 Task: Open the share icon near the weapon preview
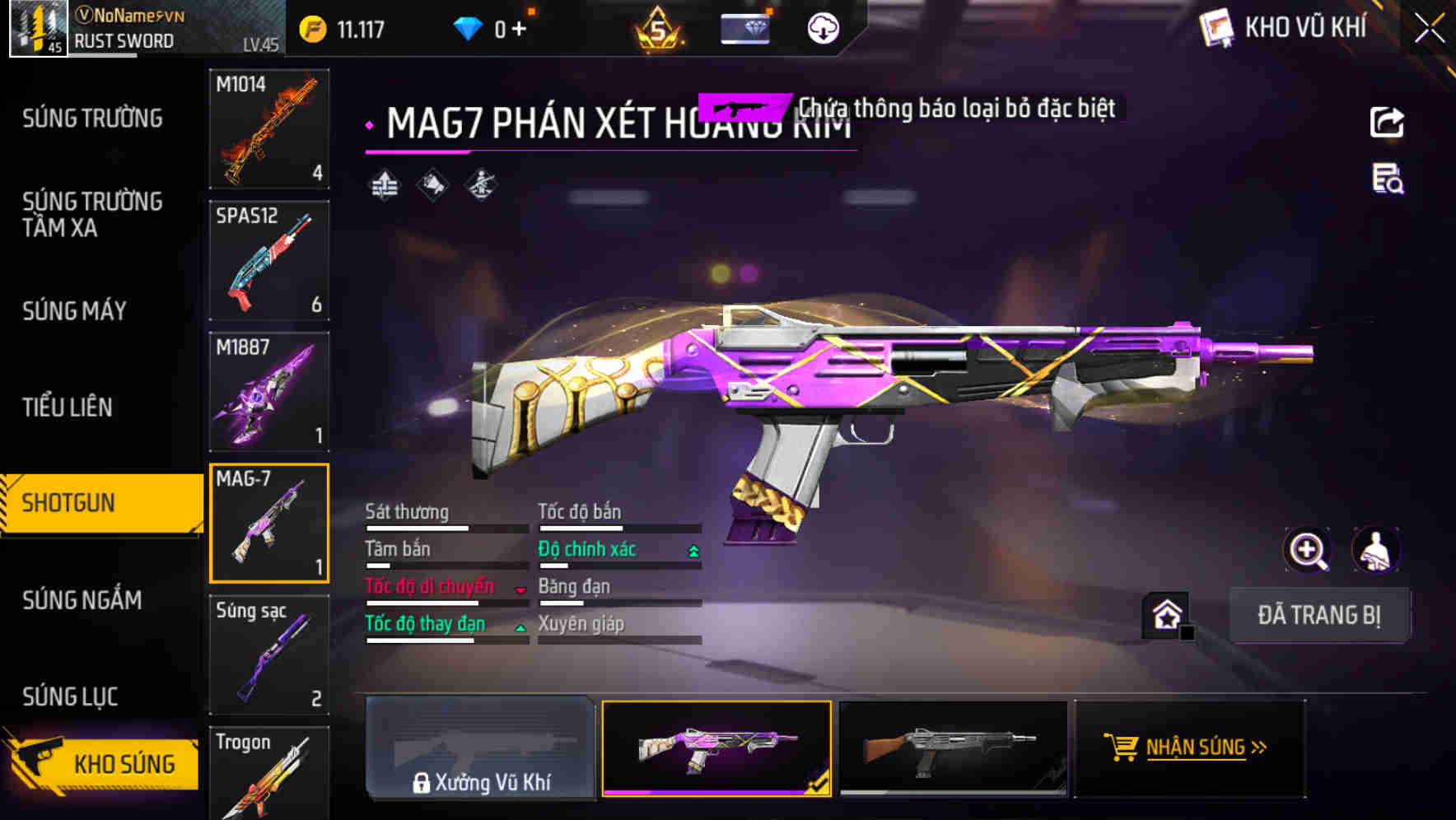pyautogui.click(x=1388, y=122)
